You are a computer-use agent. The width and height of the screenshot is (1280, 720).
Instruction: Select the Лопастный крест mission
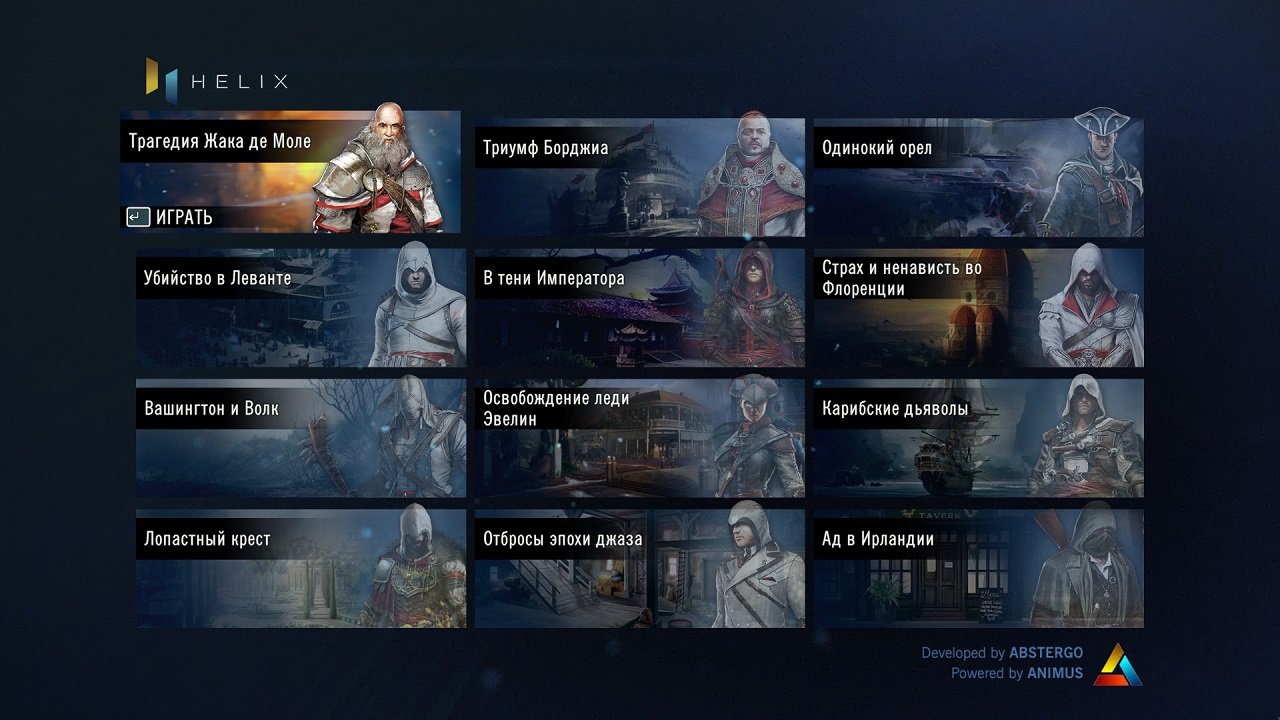click(x=301, y=567)
